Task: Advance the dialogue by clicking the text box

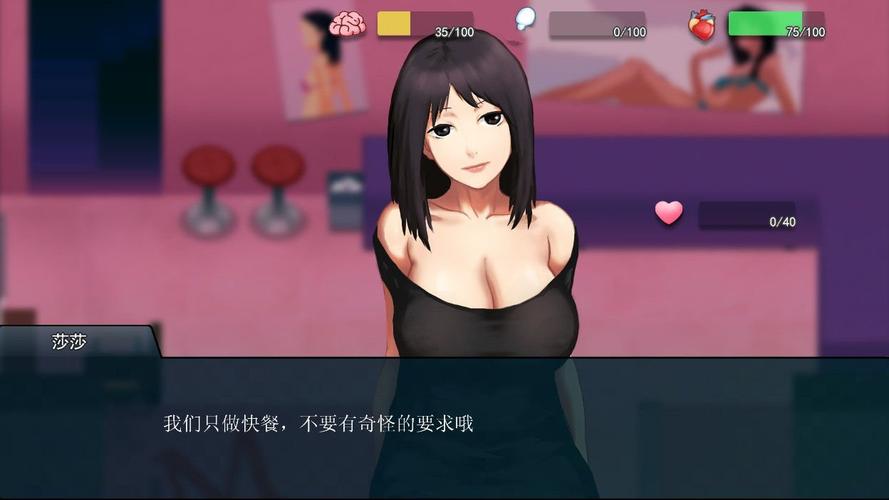Action: [x=444, y=426]
